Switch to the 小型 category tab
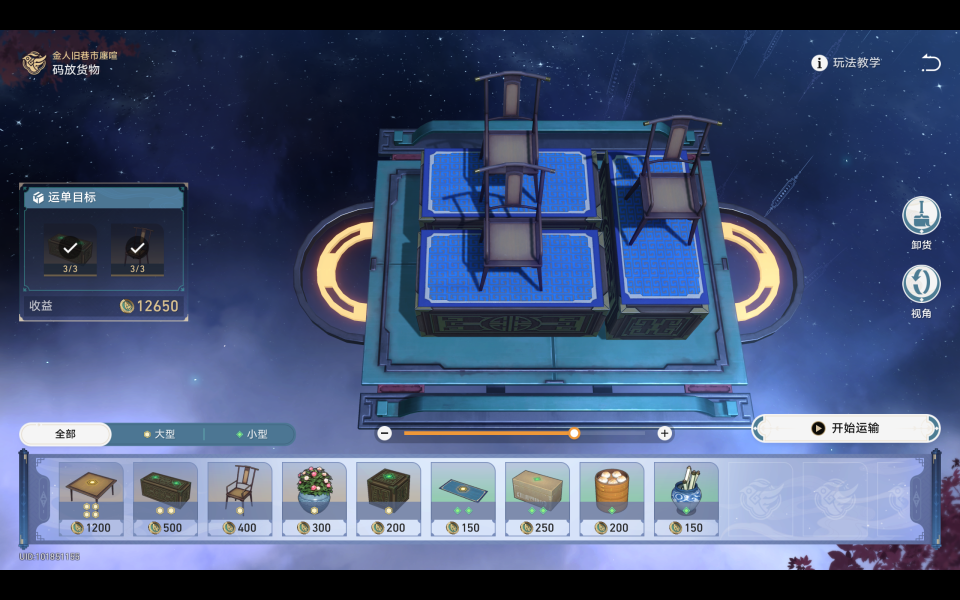The height and width of the screenshot is (600, 960). tap(251, 434)
